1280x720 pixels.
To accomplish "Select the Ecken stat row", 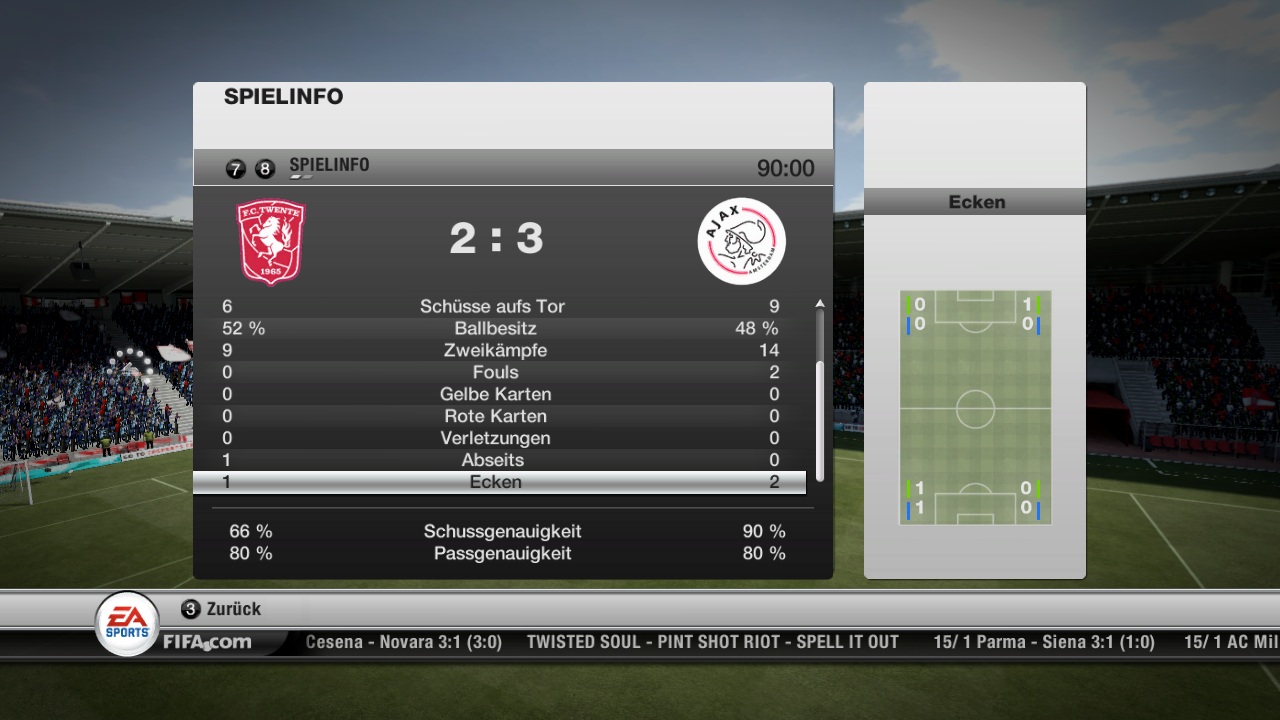I will (497, 482).
